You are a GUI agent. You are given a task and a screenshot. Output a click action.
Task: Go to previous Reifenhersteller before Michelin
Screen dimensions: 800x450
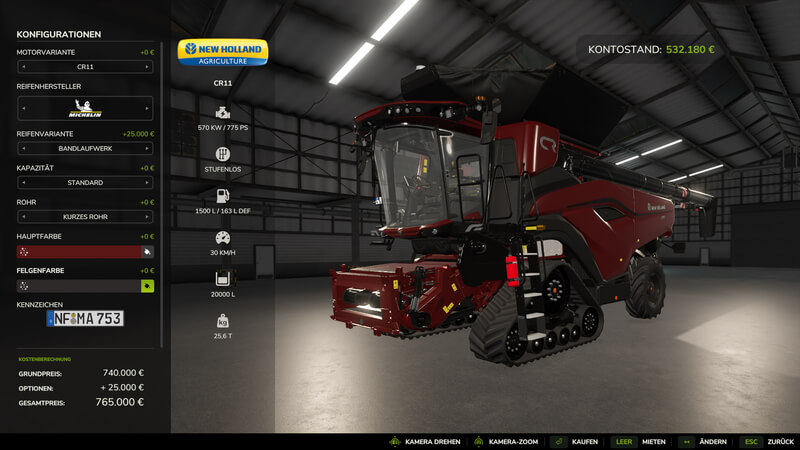23,108
